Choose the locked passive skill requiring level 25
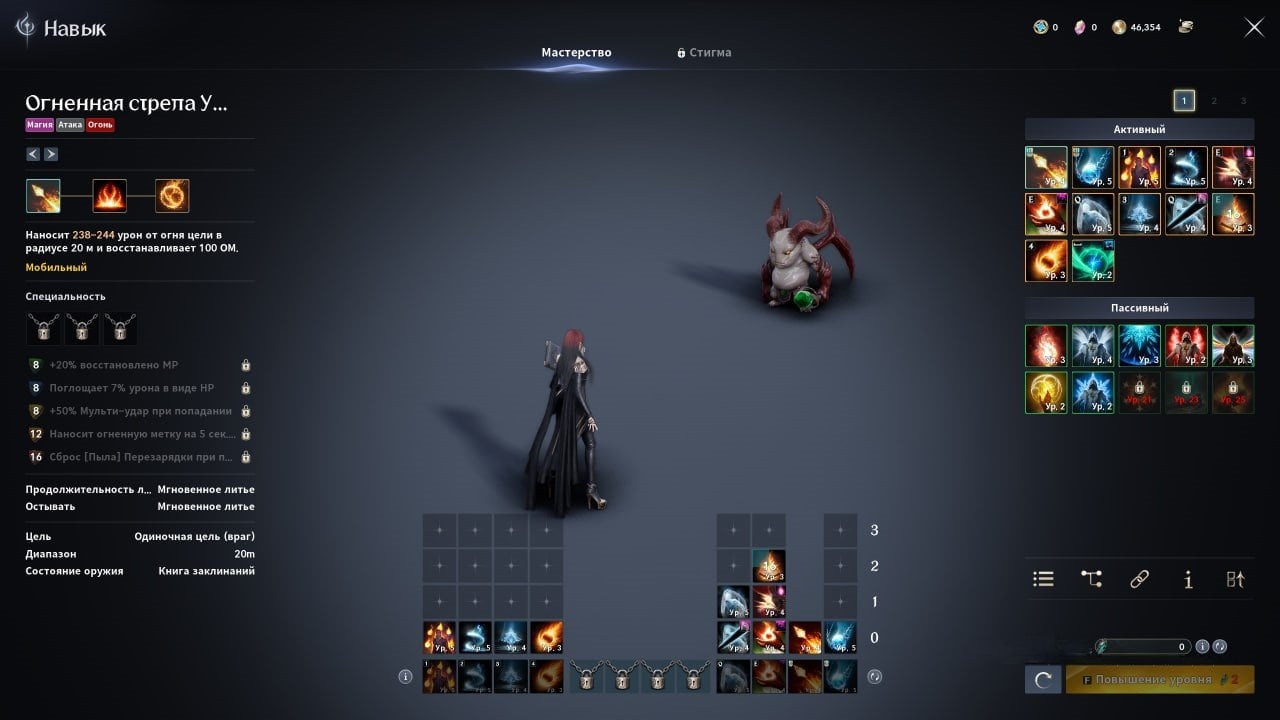1280x720 pixels. tap(1233, 393)
